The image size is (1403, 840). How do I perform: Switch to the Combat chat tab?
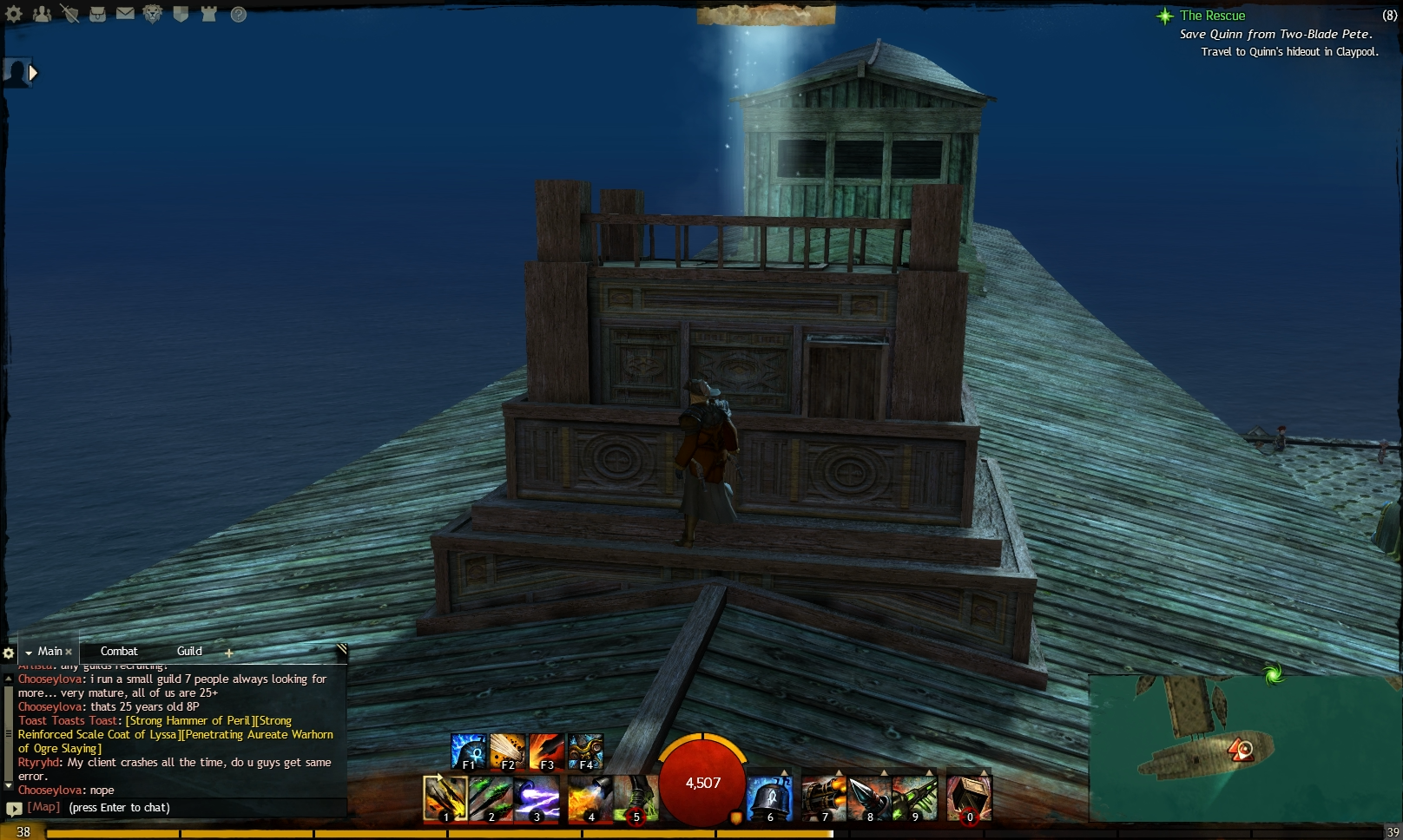coord(119,651)
